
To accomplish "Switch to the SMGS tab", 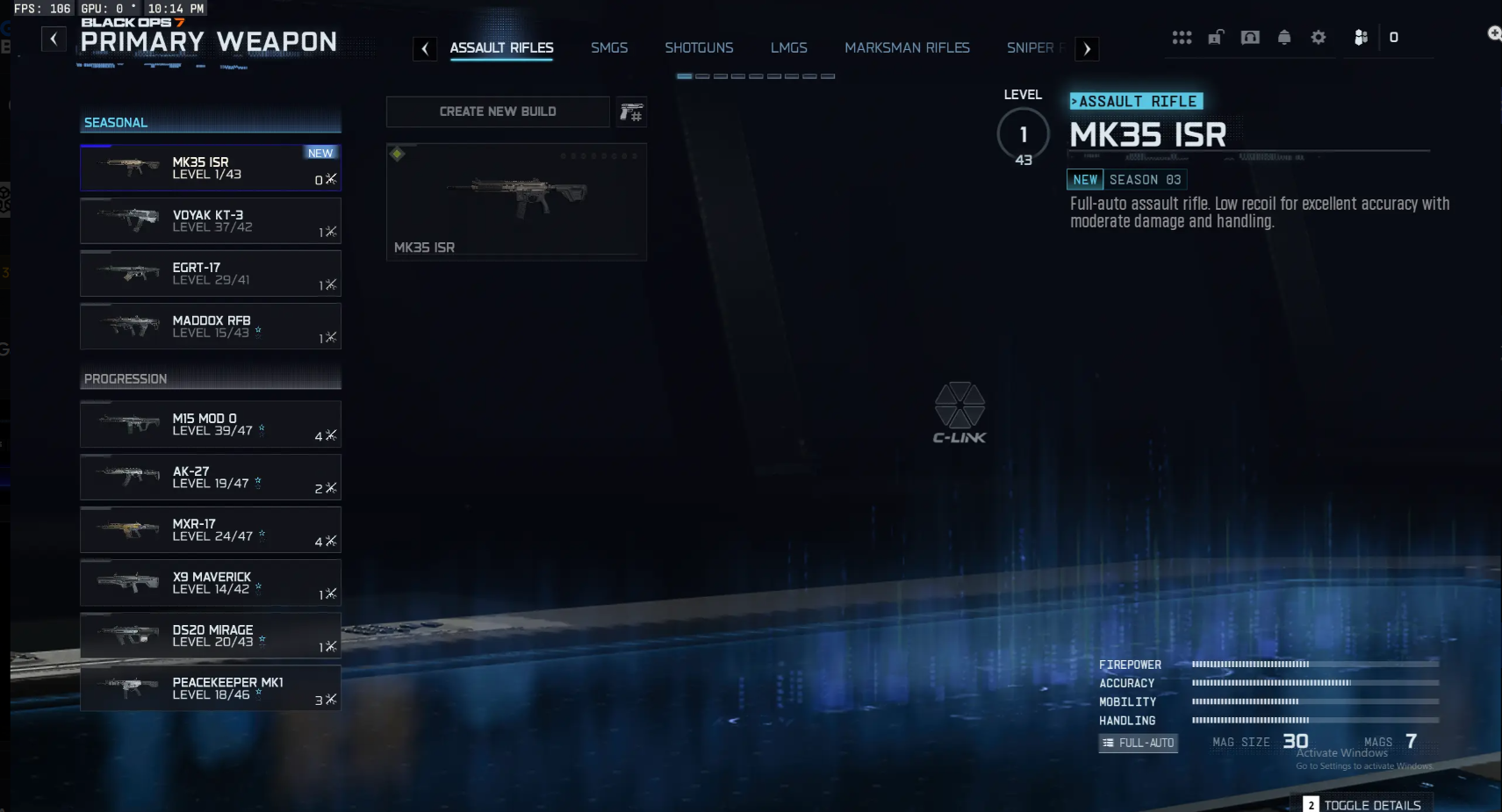I will point(610,48).
